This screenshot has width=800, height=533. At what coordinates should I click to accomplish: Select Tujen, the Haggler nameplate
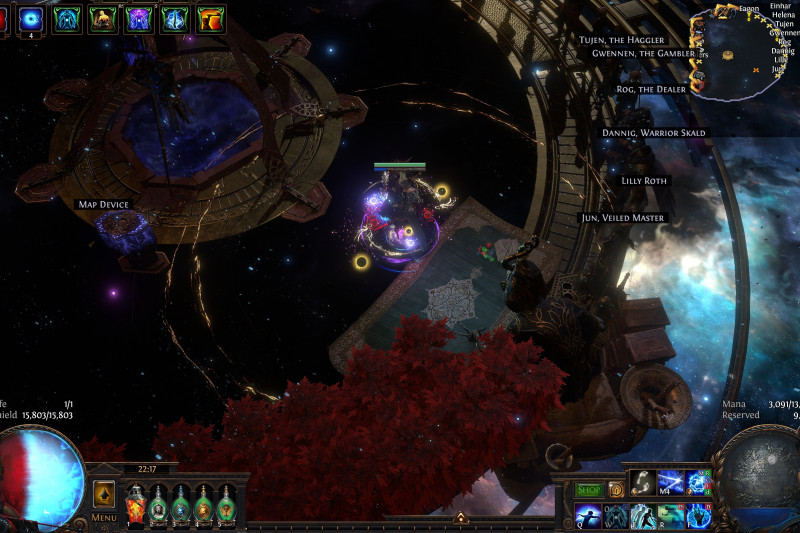(621, 40)
